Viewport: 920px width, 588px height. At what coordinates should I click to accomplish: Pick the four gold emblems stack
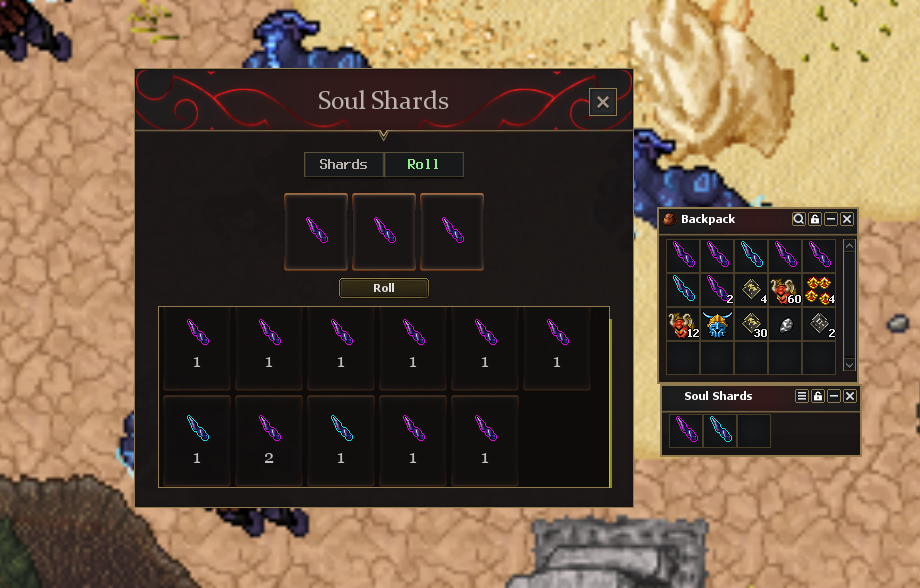tap(819, 290)
